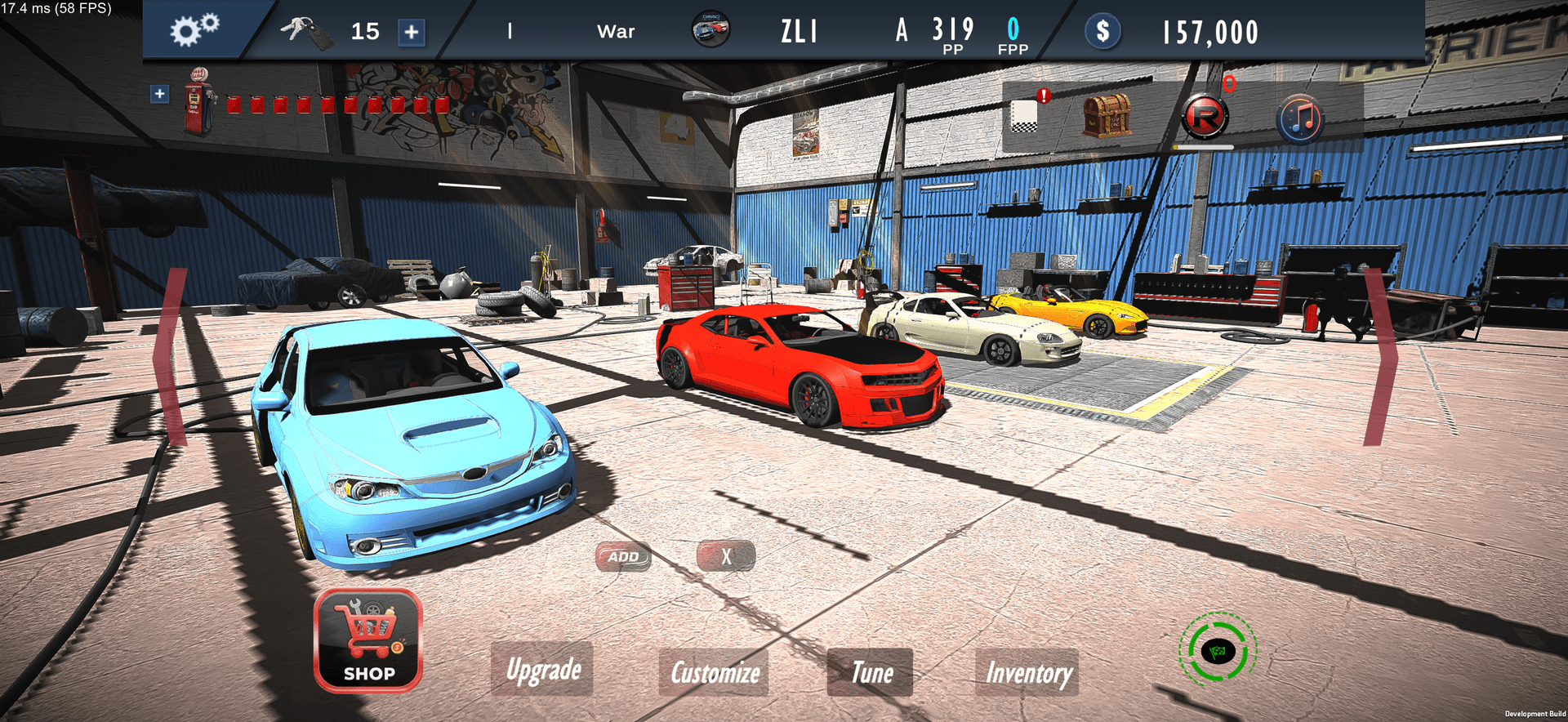Open the settings gear menu
1568x722 pixels.
(194, 31)
